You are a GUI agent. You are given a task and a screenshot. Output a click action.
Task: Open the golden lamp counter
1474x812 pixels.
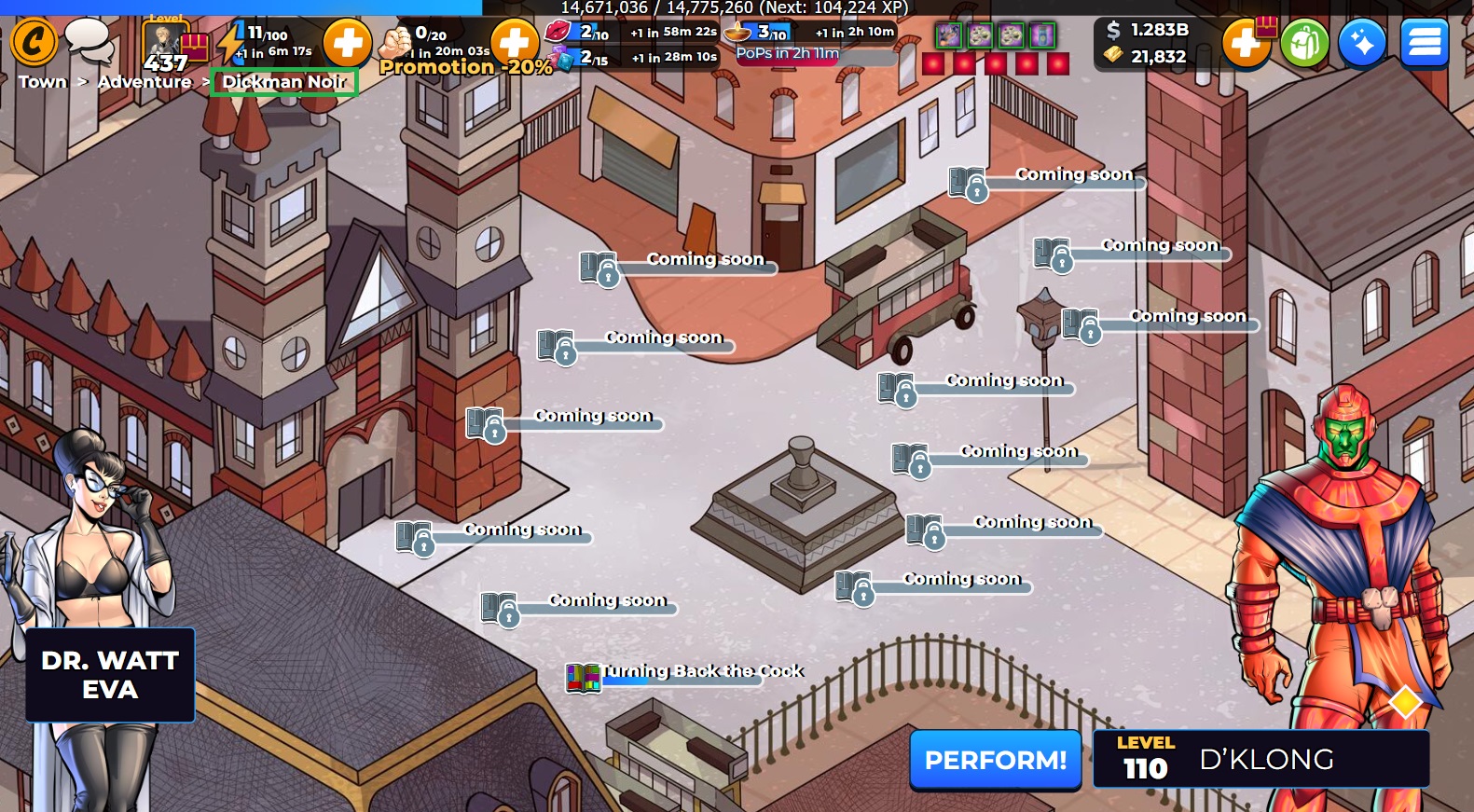click(x=738, y=34)
